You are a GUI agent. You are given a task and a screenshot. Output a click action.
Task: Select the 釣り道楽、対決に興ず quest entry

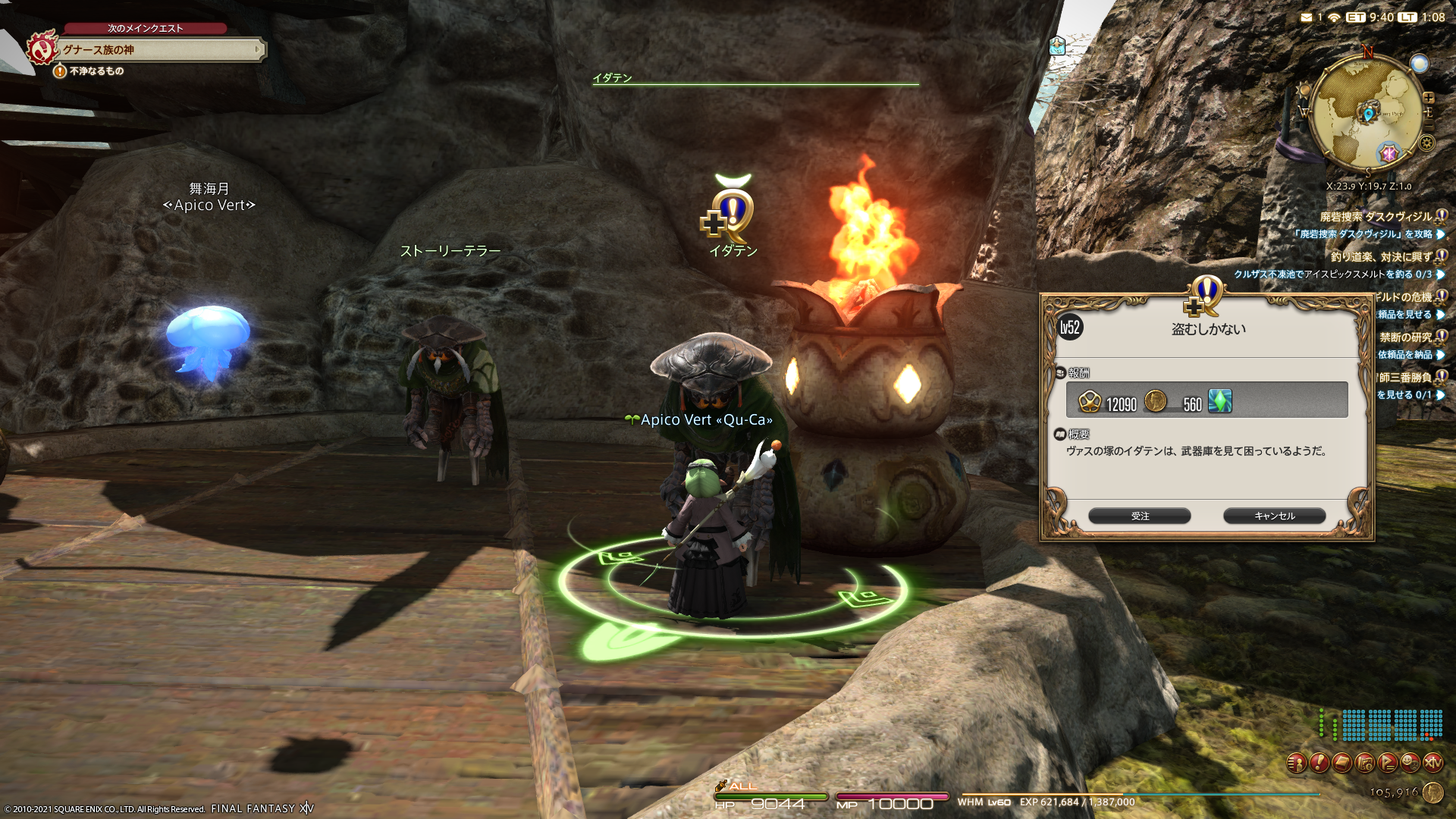1381,257
